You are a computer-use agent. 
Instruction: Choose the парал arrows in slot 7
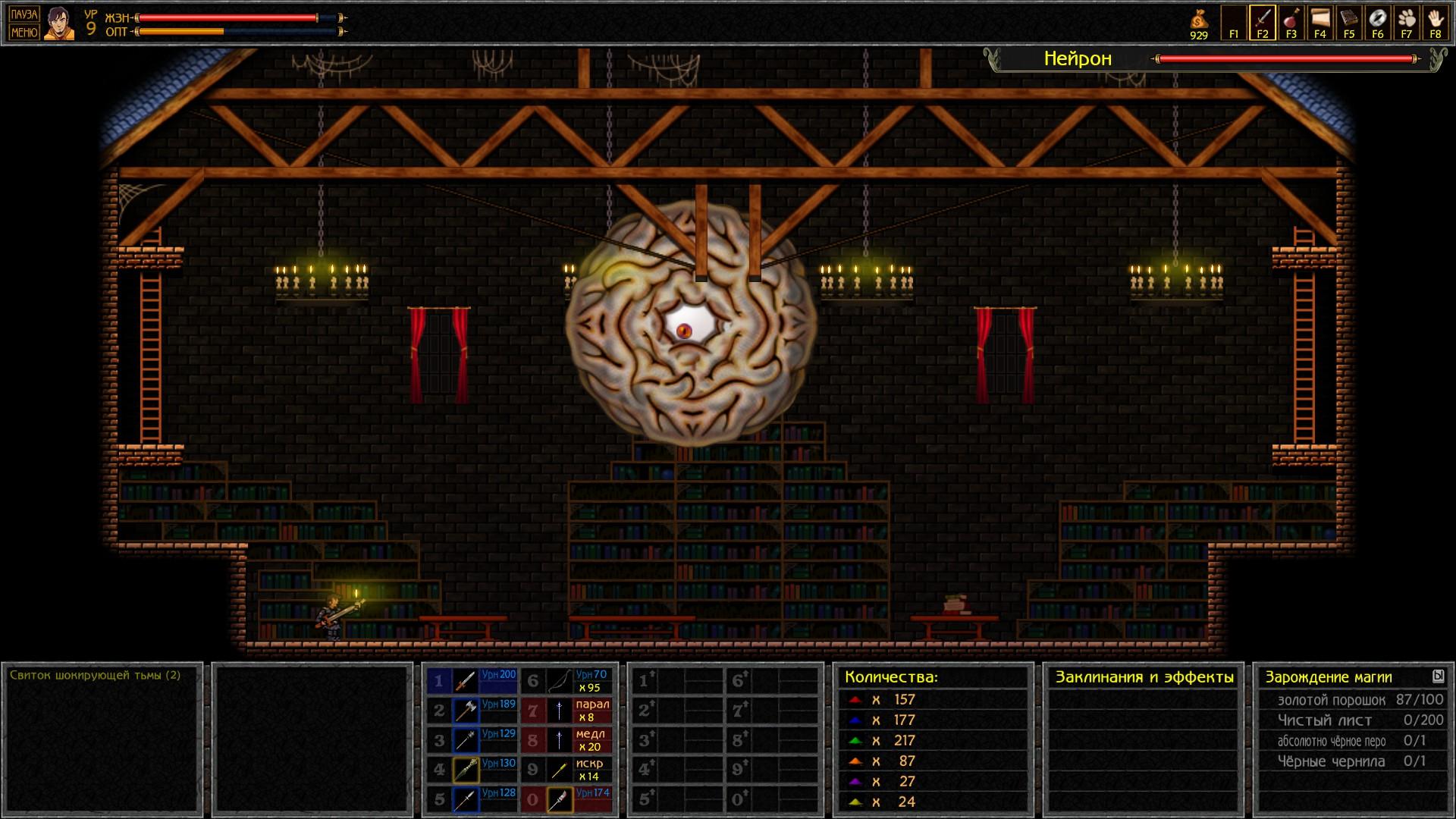point(559,711)
